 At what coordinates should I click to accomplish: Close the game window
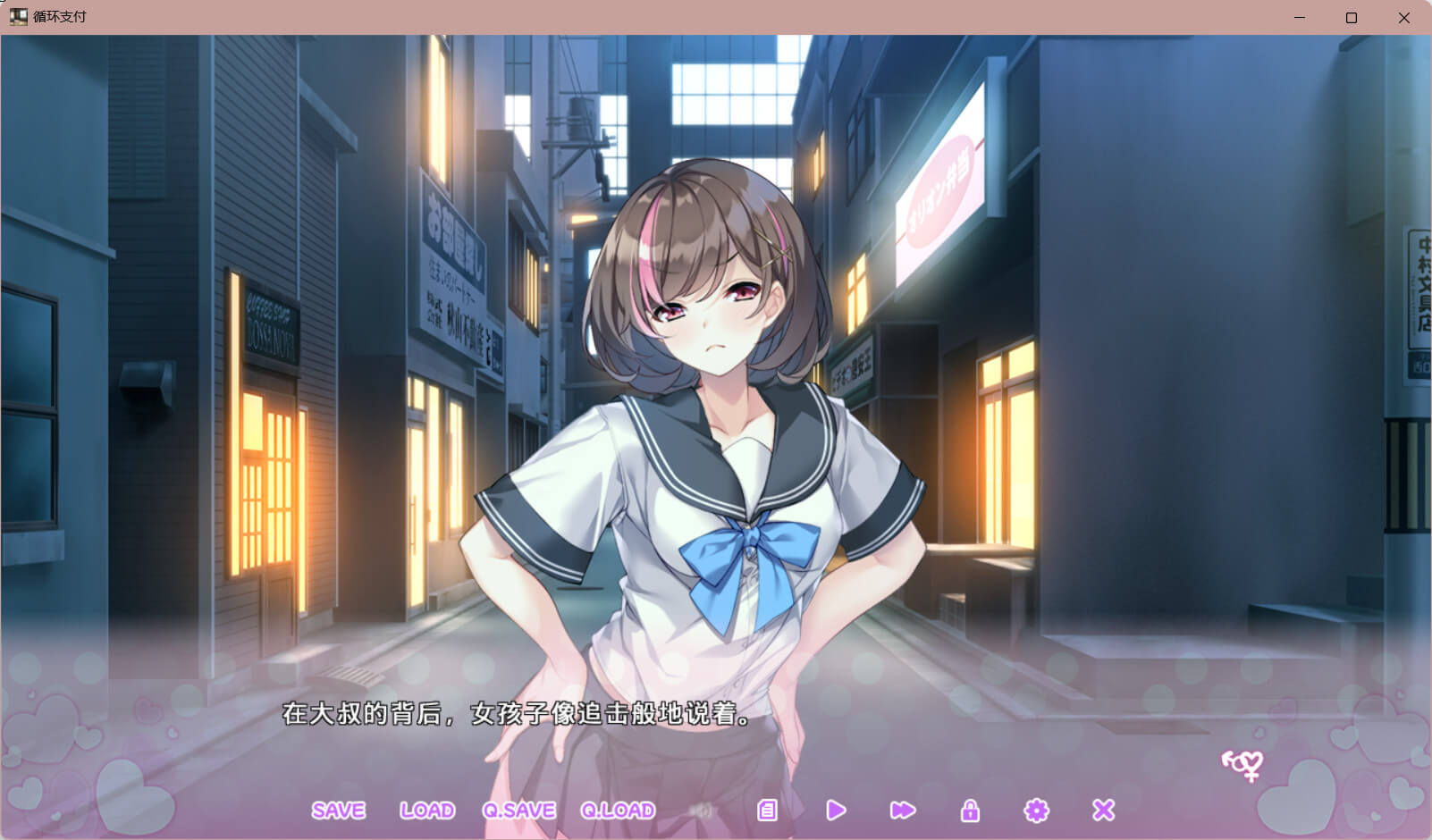(1404, 17)
